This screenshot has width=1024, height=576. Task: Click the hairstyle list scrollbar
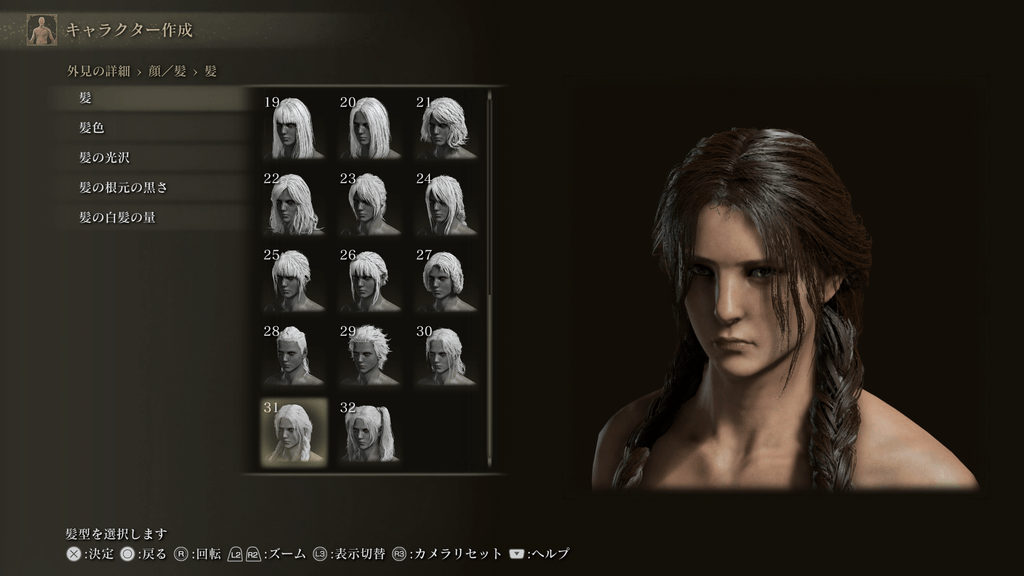(489, 200)
